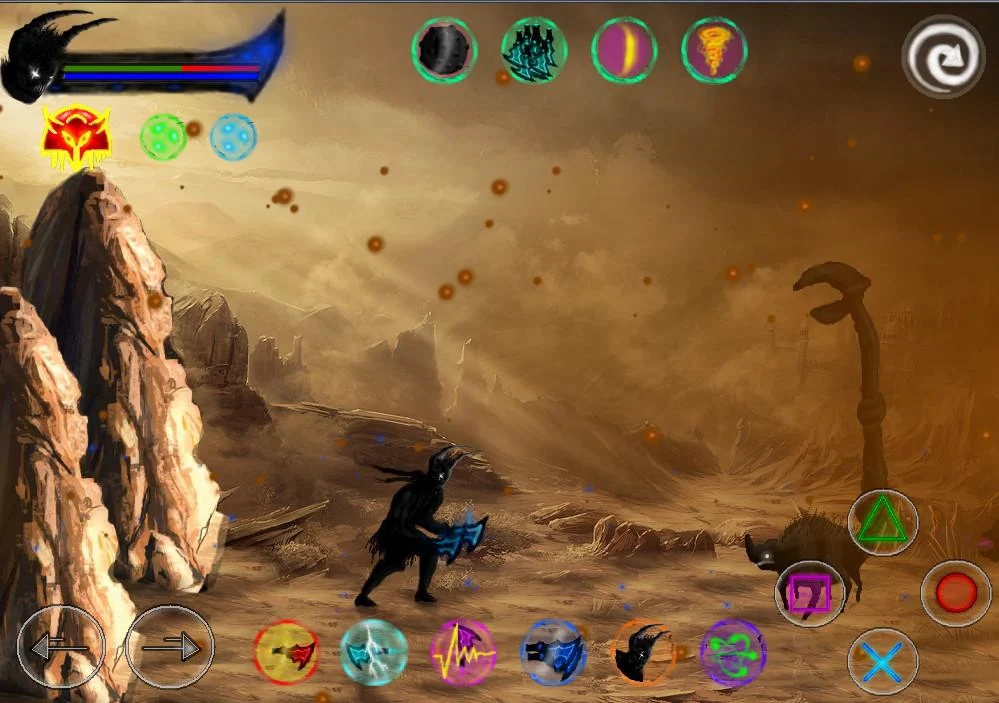
Task: Use the lightning bolt skill orb
Action: coord(373,652)
